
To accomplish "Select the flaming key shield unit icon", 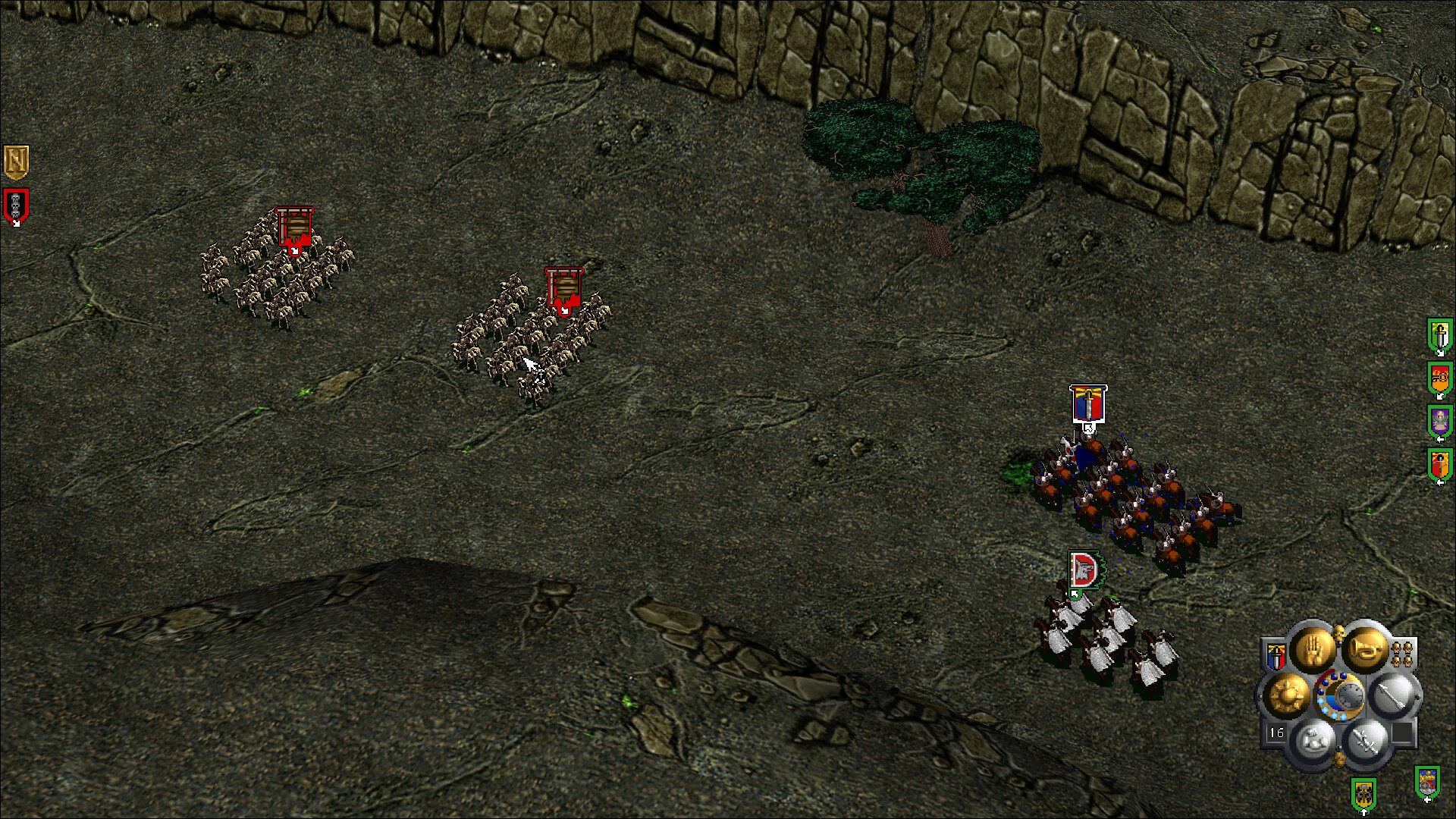I will coord(1439,377).
